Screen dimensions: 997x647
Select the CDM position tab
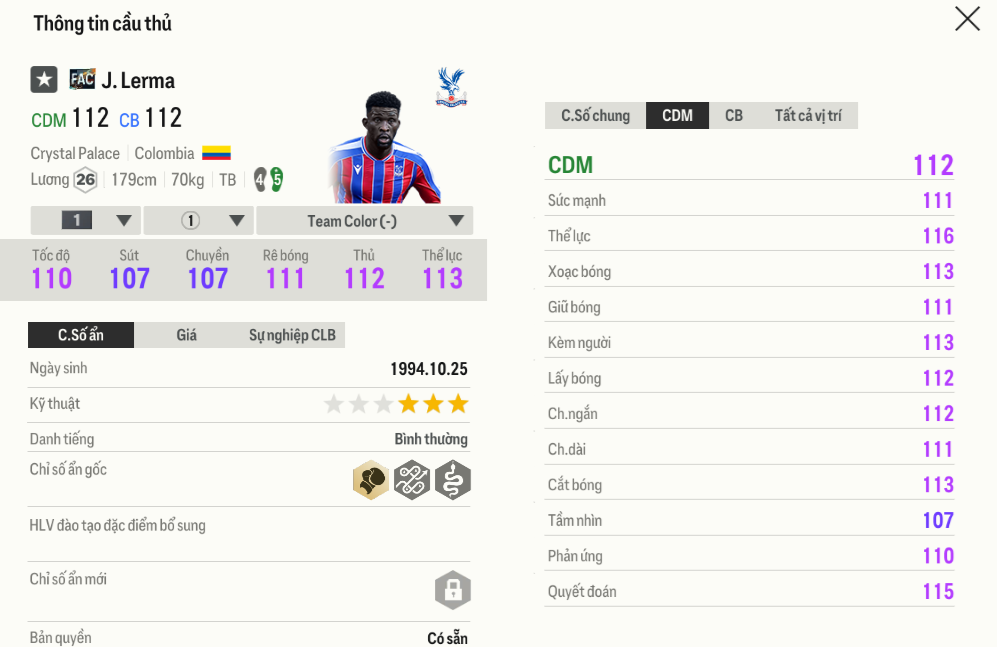[677, 116]
